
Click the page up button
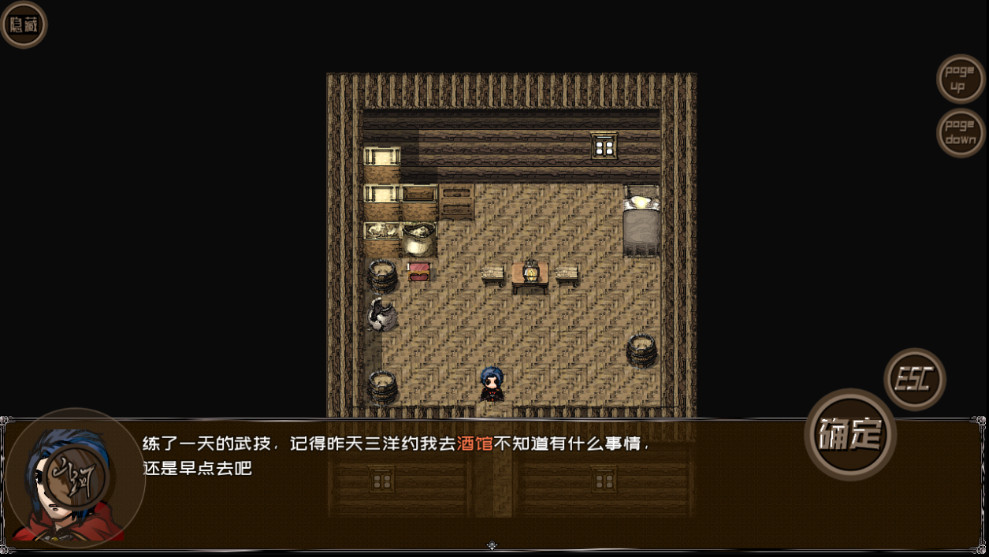coord(960,79)
